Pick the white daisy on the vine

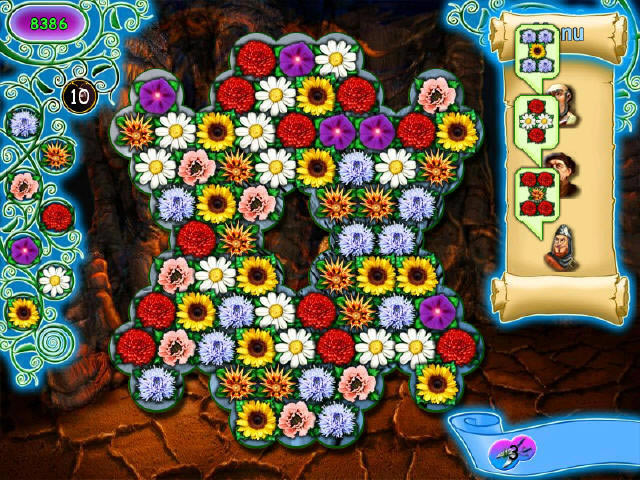(56, 280)
